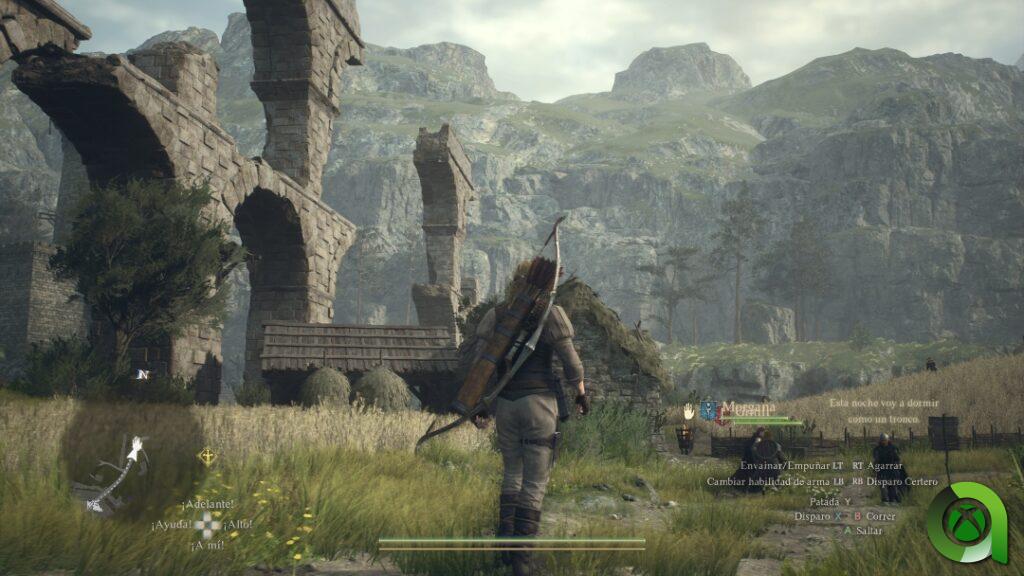
Task: Select the N compass marker
Action: [143, 374]
